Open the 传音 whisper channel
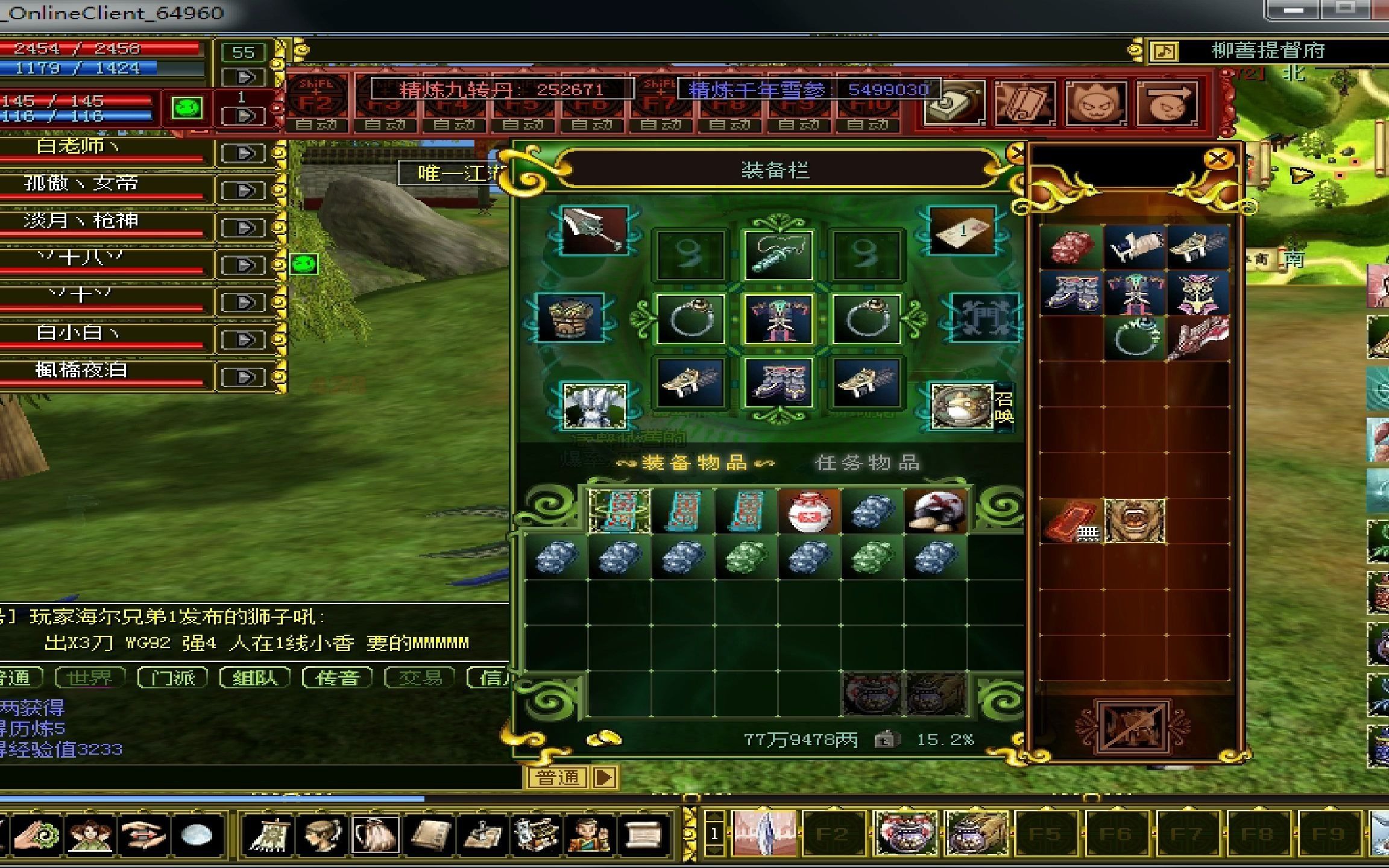The image size is (1389, 868). (x=337, y=678)
